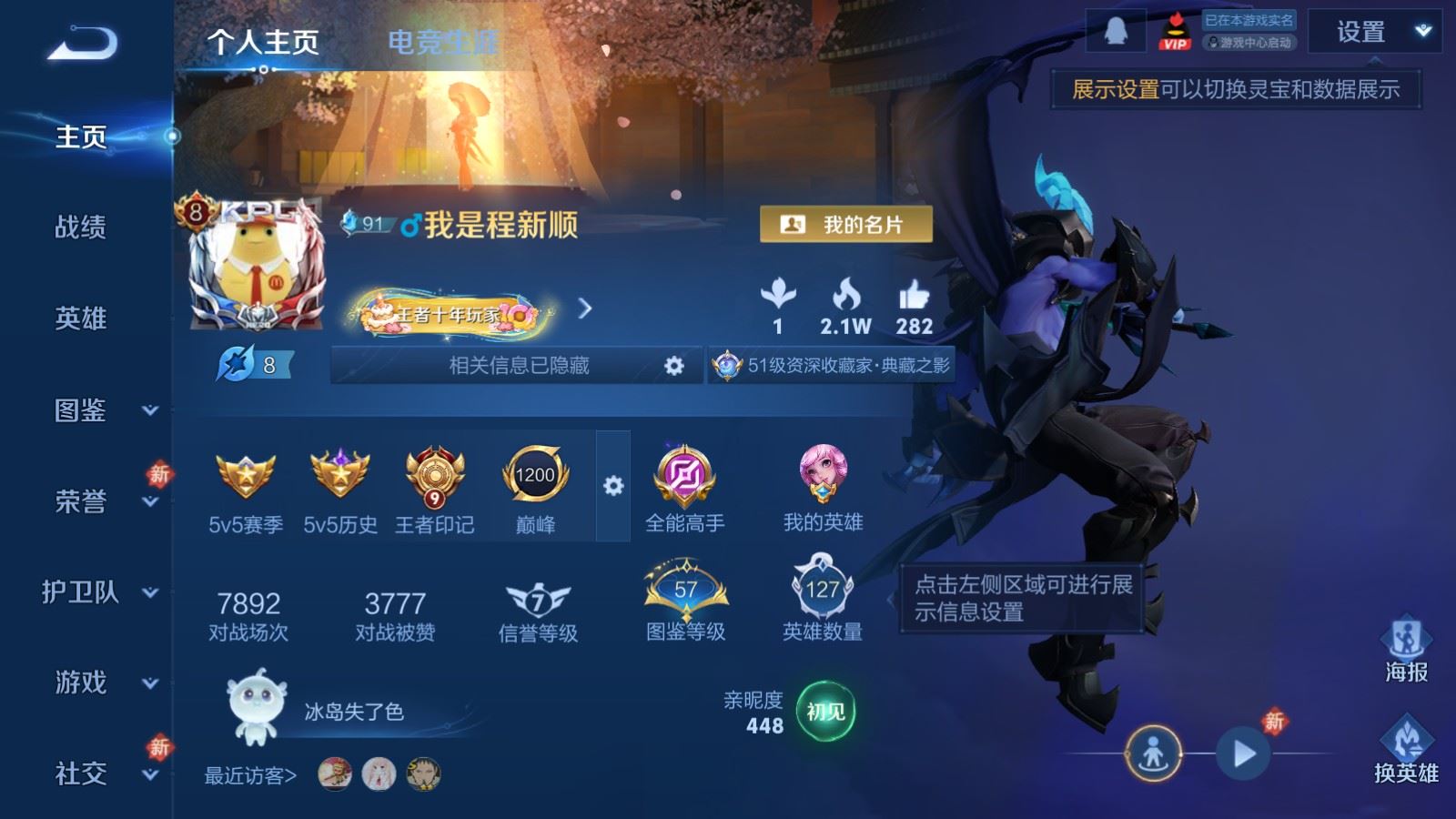The image size is (1456, 819).
Task: Click the gear beside 相关信息已隐藏
Action: (x=673, y=366)
